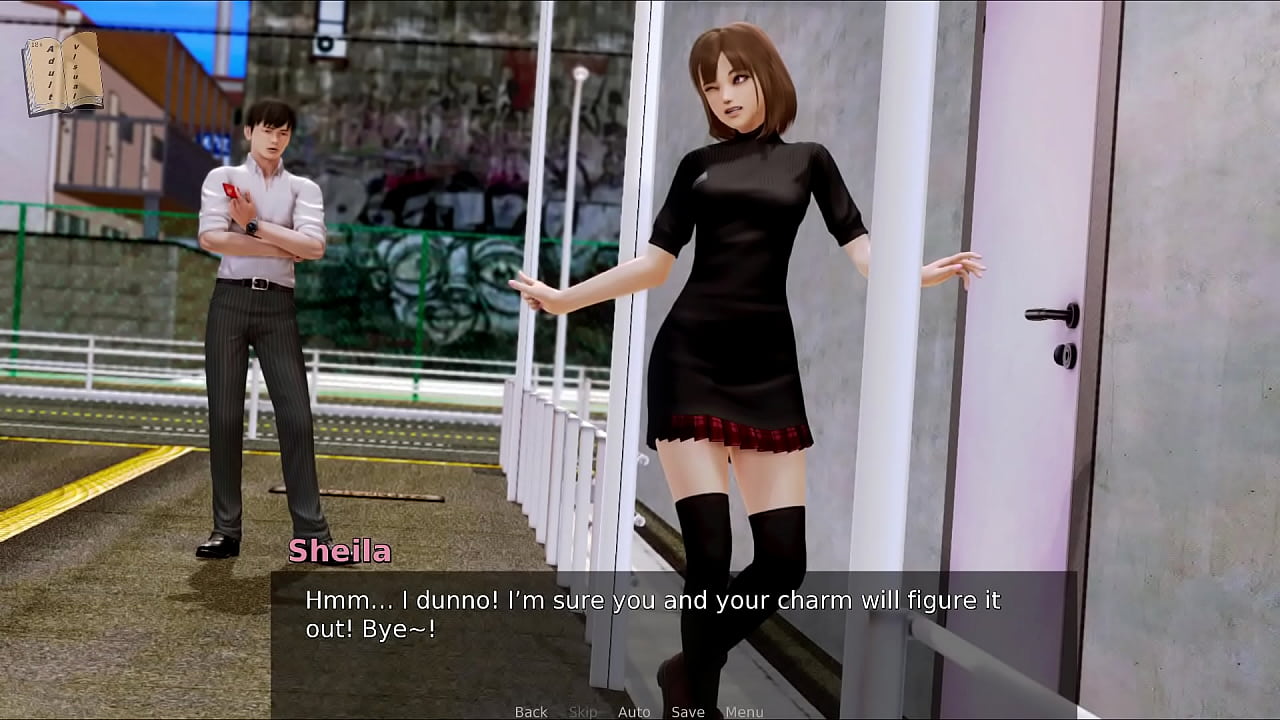Screen dimensions: 1280x720
Task: Click the Skip dialogue button
Action: [x=583, y=712]
